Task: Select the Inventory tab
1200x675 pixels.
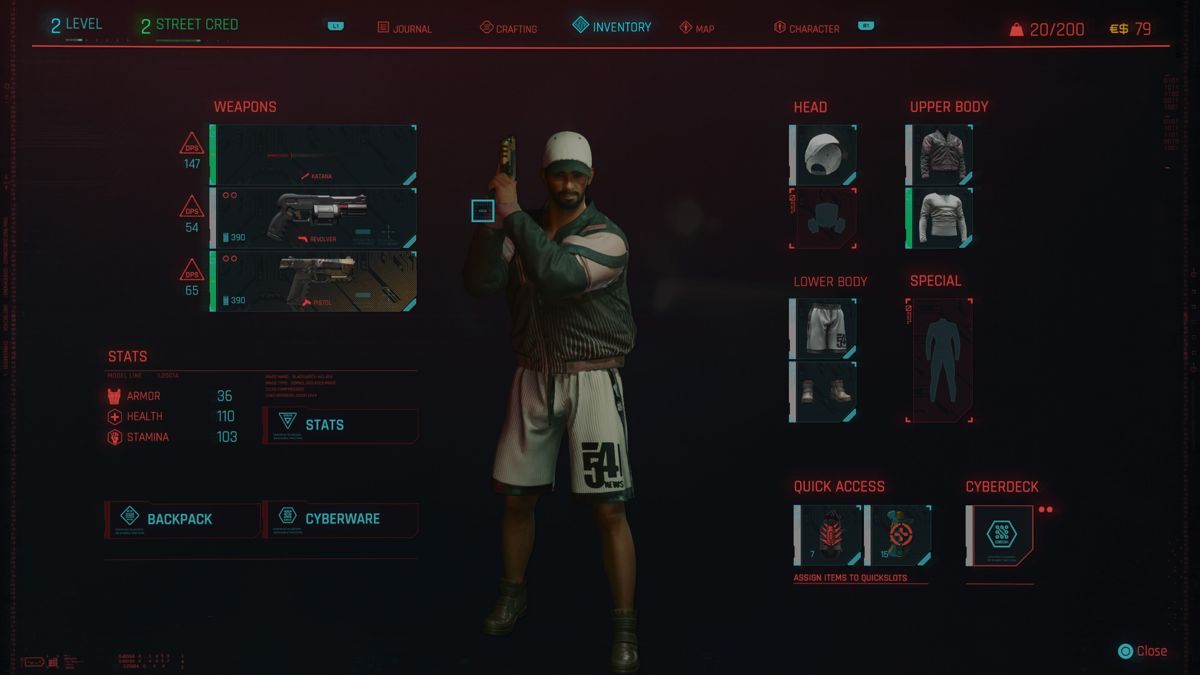Action: (611, 27)
